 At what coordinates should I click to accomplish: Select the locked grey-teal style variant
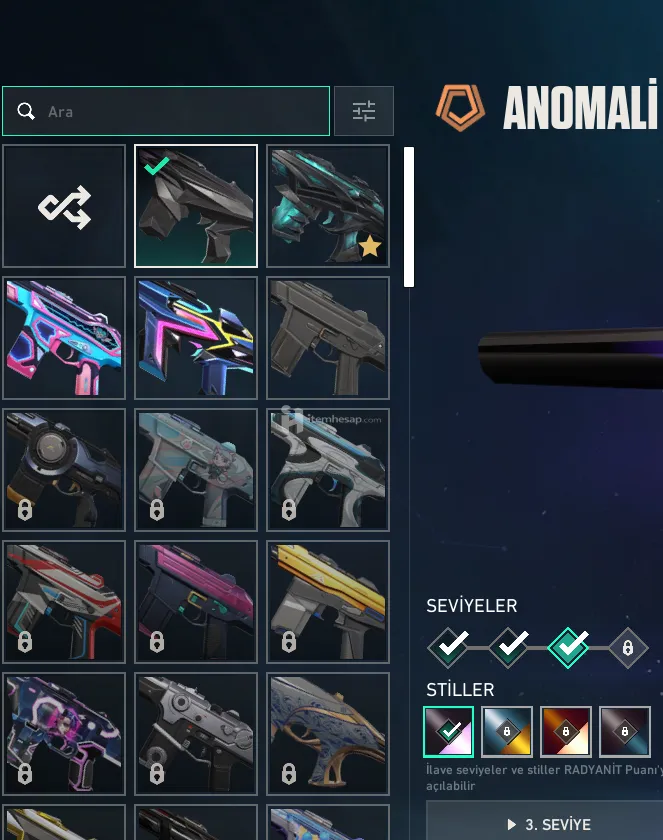pyautogui.click(x=625, y=732)
